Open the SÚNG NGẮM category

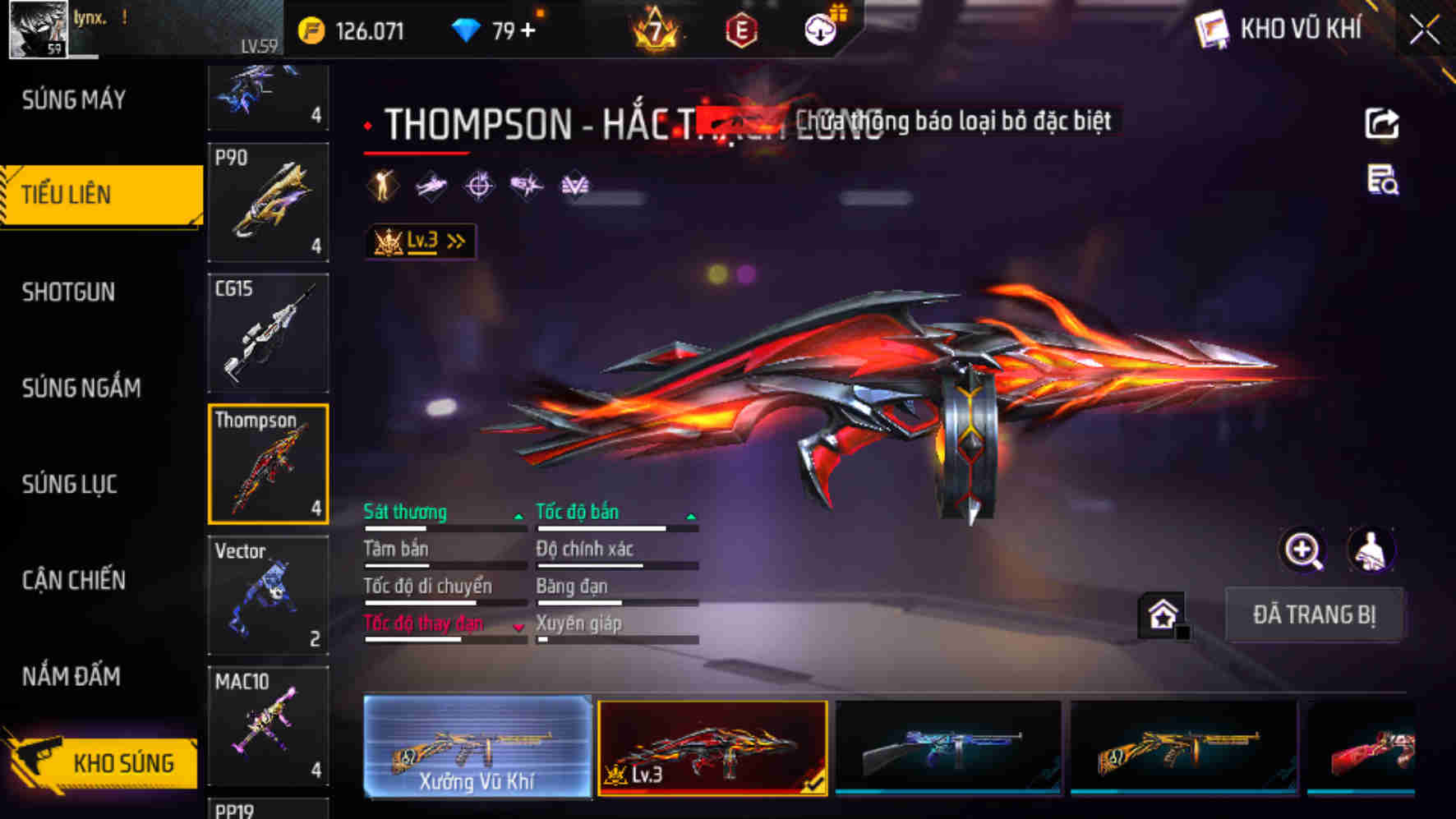(79, 388)
